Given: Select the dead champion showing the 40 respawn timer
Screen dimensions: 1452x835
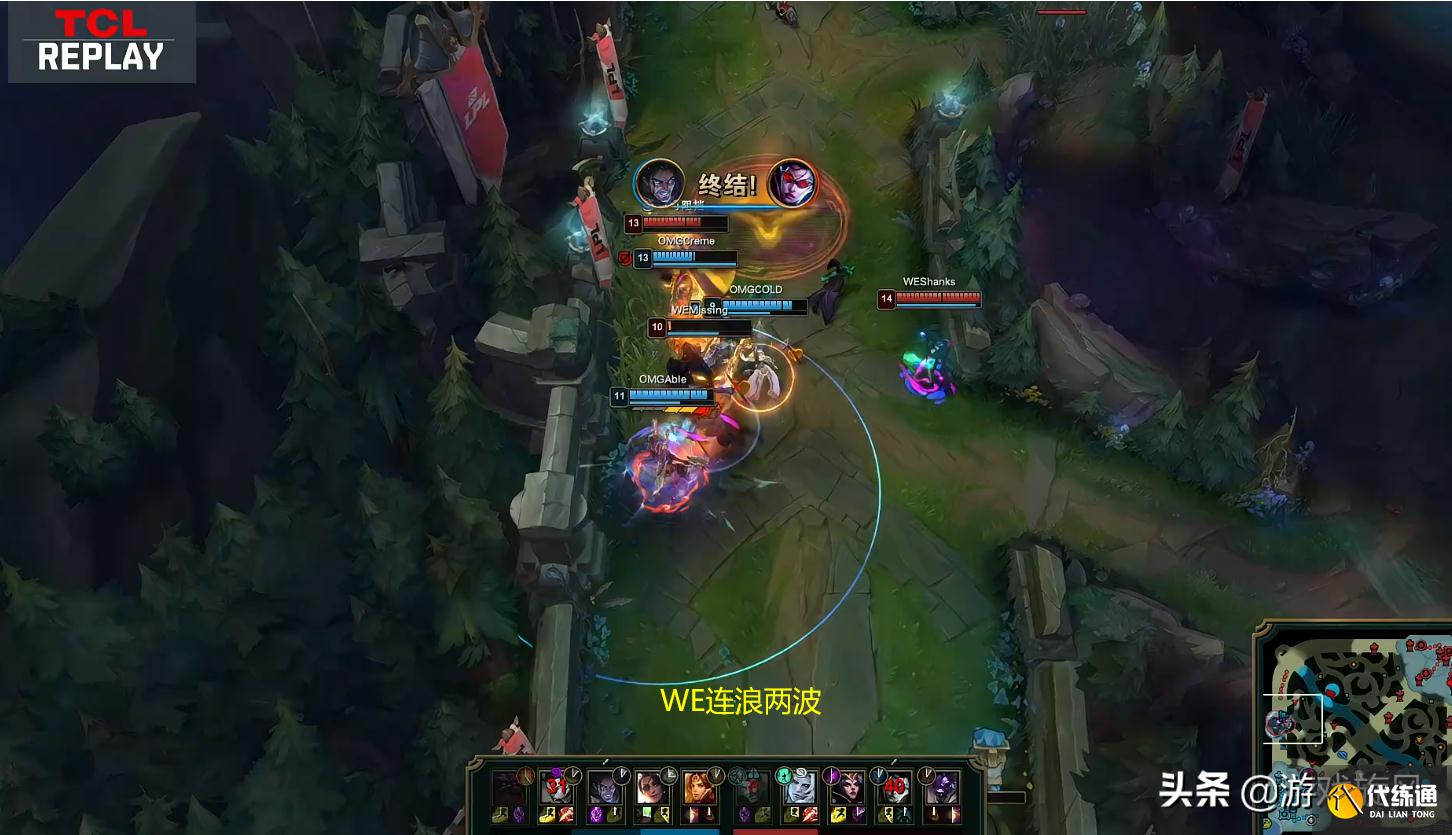Looking at the screenshot, I should click(x=893, y=786).
